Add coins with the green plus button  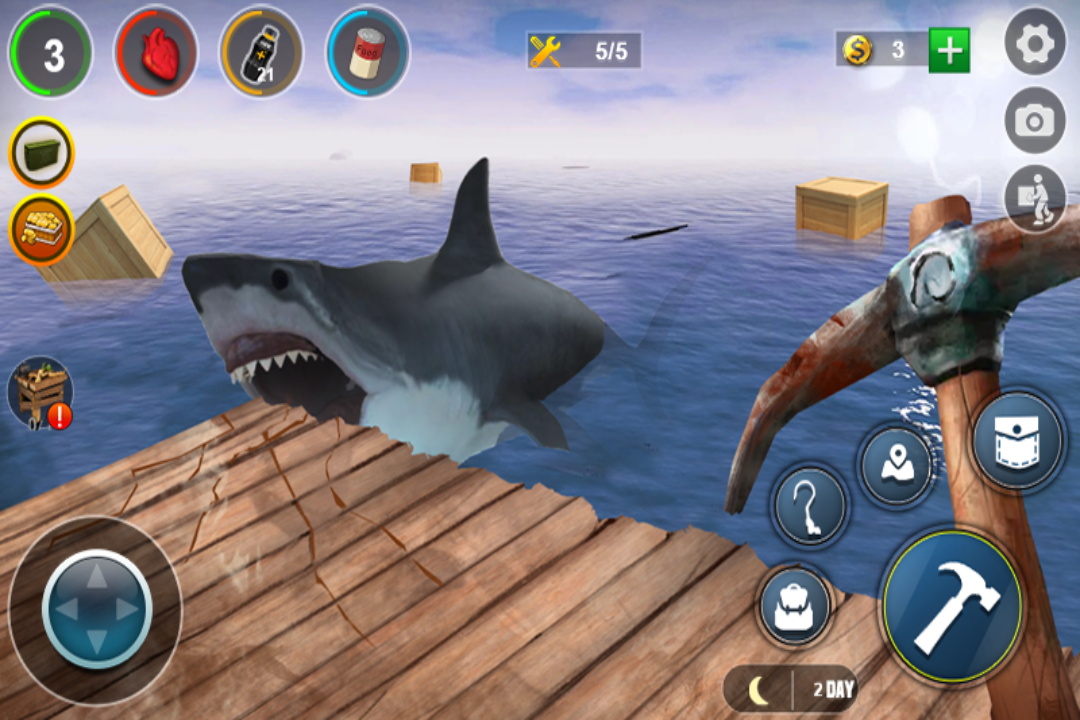tap(949, 50)
